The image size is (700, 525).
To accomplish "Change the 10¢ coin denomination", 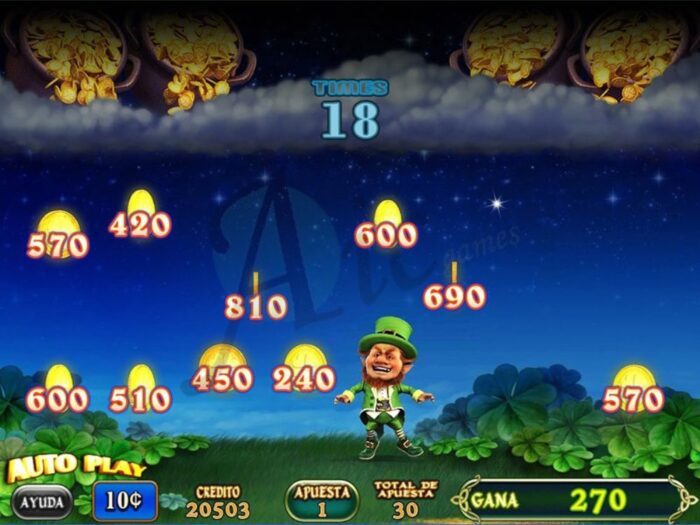I will pyautogui.click(x=125, y=500).
